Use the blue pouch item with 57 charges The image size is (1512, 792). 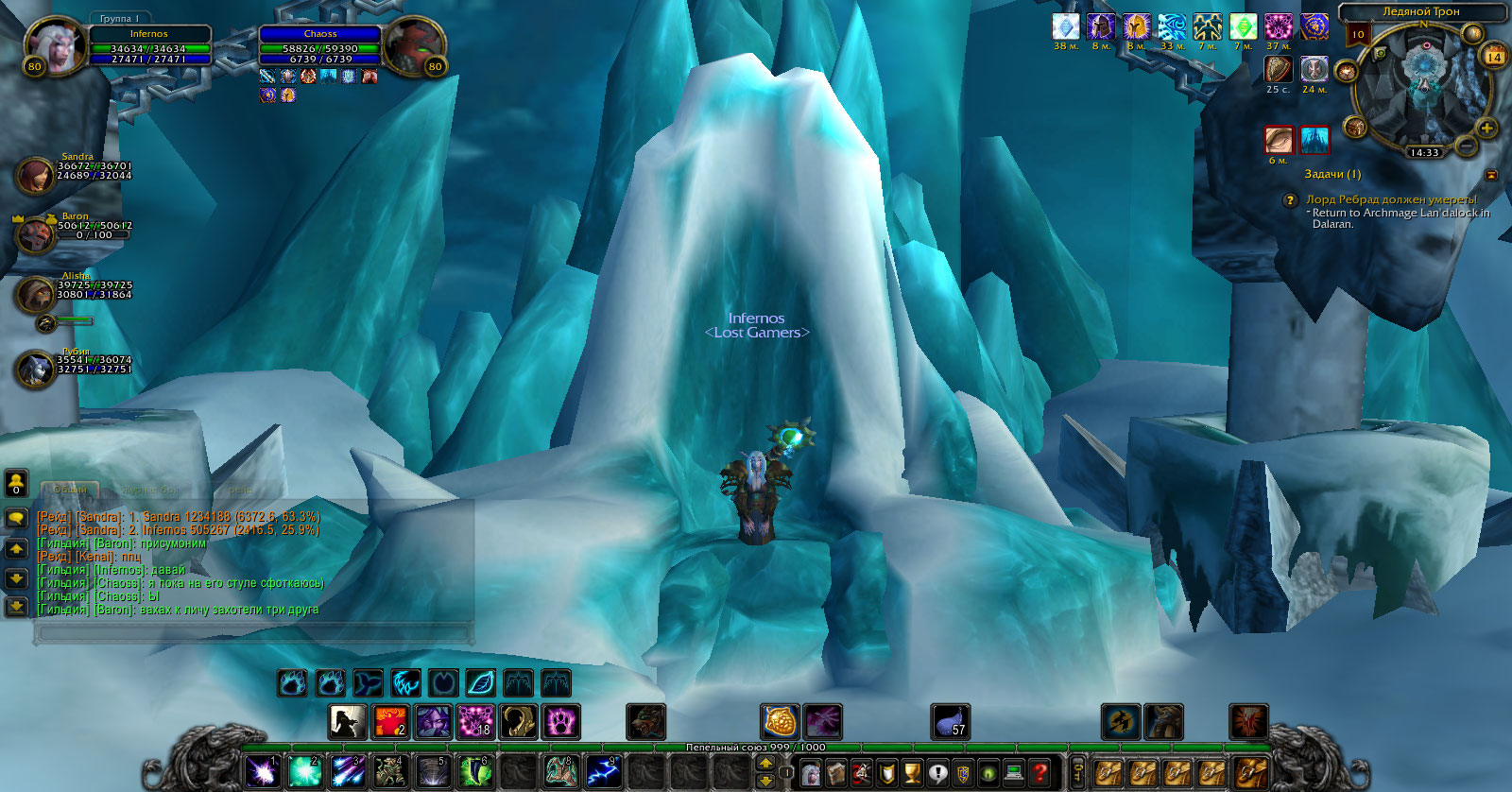950,722
